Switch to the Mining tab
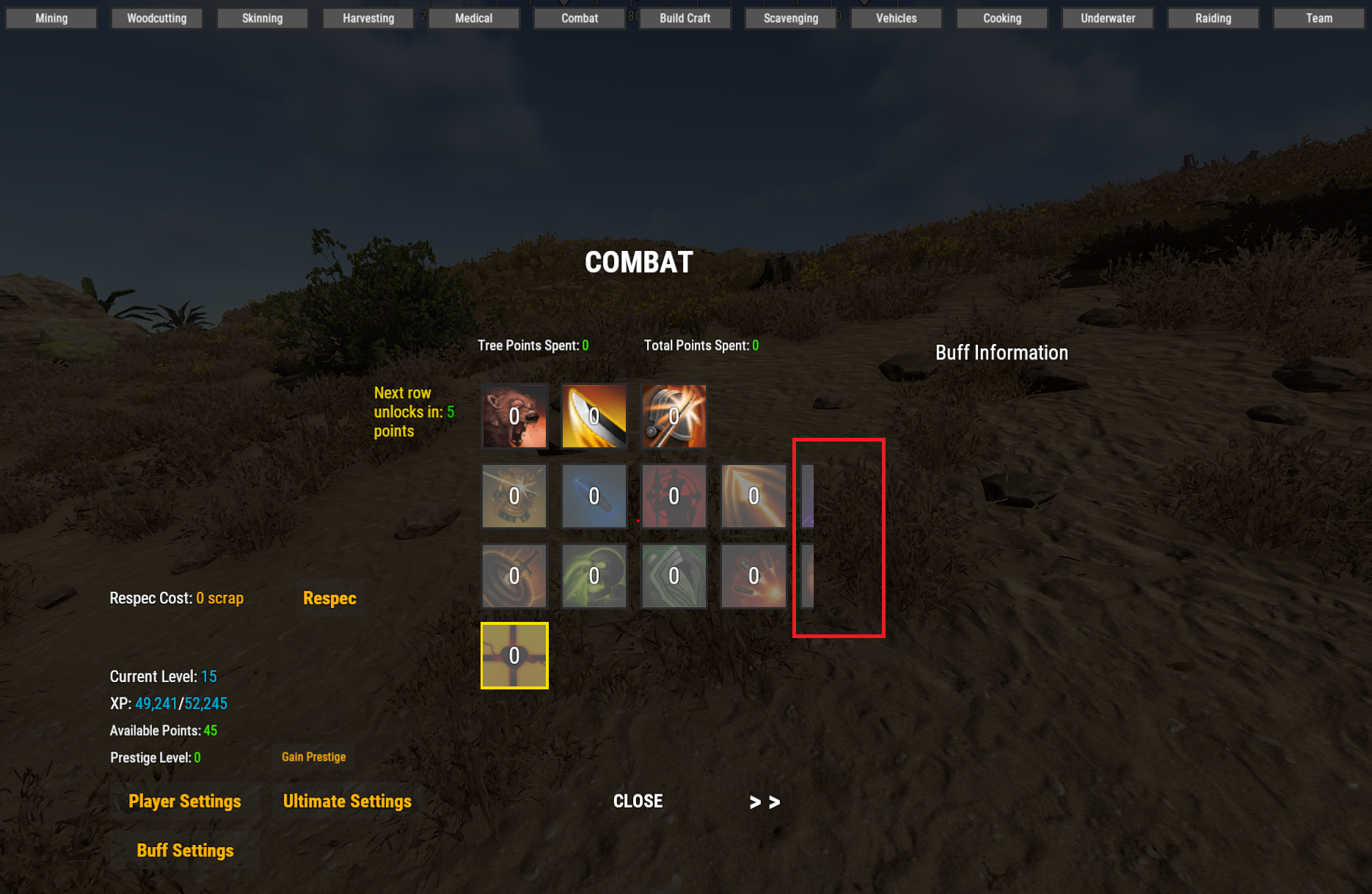Image resolution: width=1372 pixels, height=894 pixels. 51,18
